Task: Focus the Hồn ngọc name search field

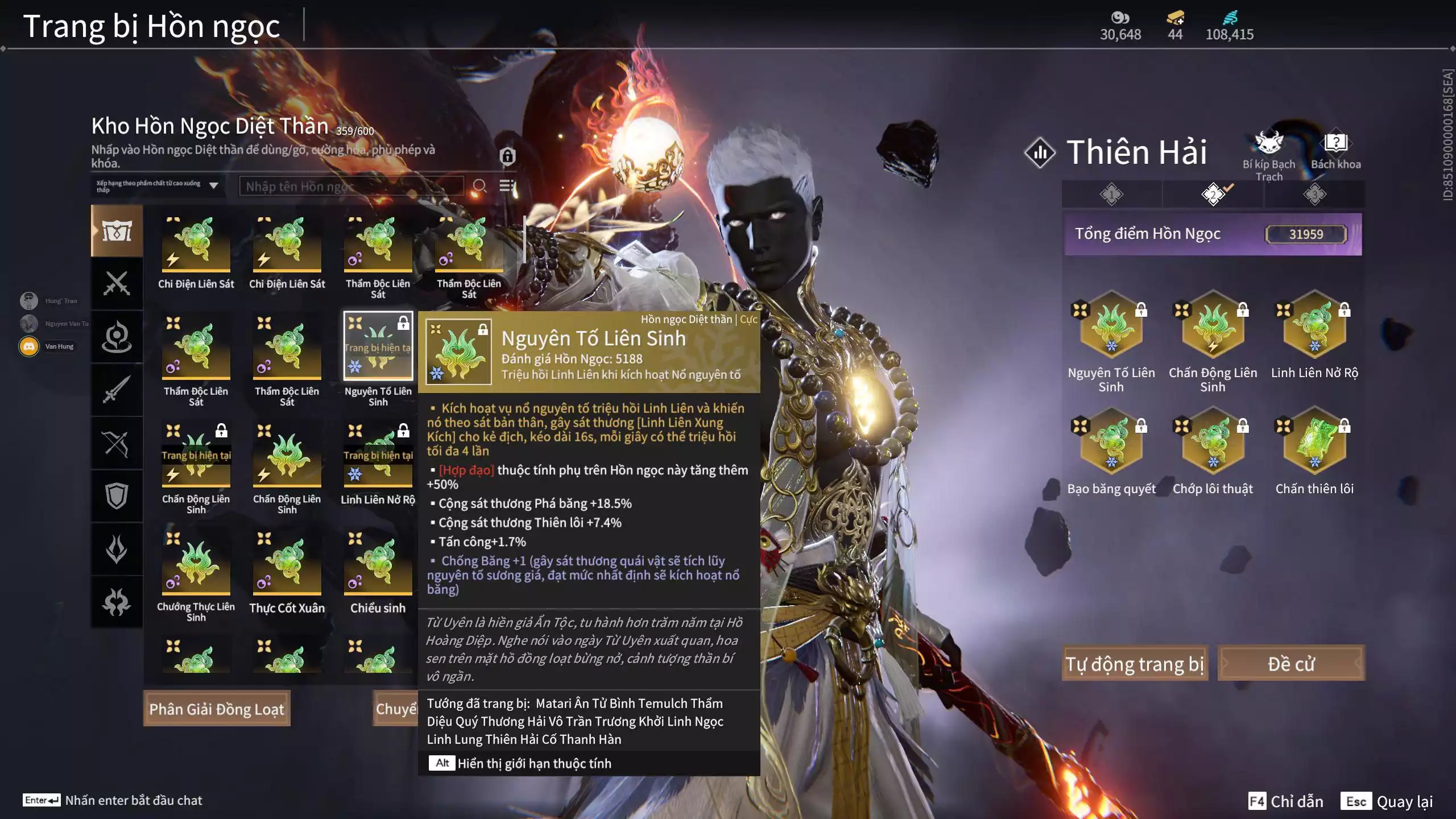Action: pyautogui.click(x=351, y=186)
